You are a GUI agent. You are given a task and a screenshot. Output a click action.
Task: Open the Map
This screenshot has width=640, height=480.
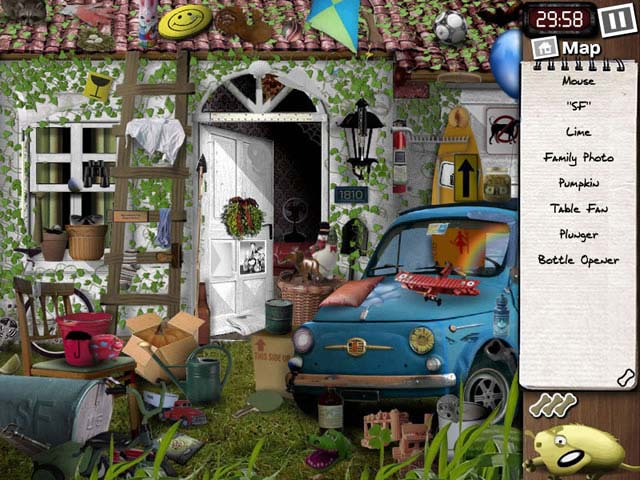coord(570,48)
